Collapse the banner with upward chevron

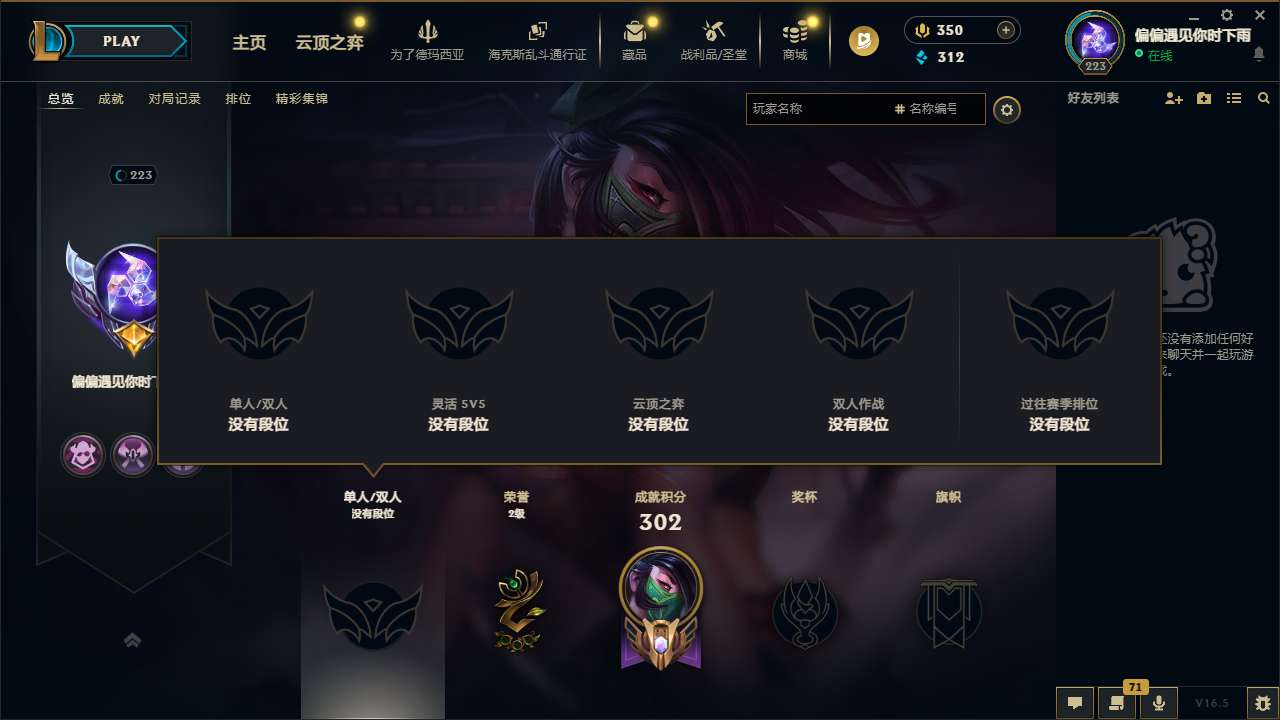click(x=132, y=640)
